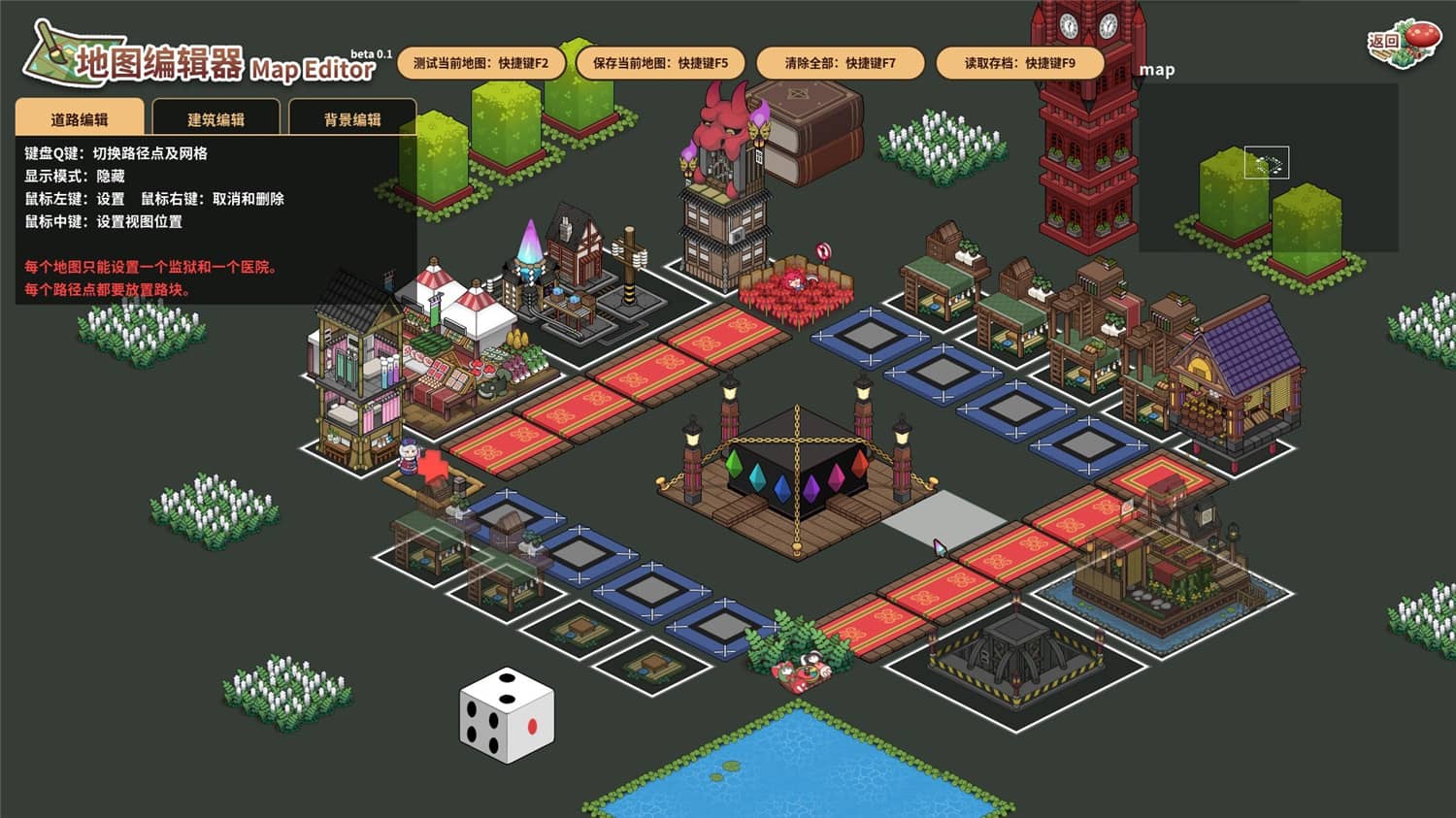Select the 背景编辑 background editing tab
The image size is (1456, 818).
pos(352,118)
